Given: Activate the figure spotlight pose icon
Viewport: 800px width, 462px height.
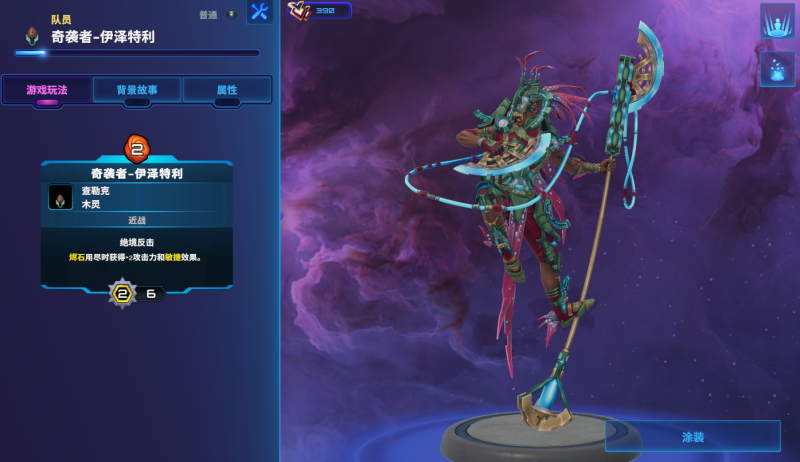Looking at the screenshot, I should [x=777, y=22].
